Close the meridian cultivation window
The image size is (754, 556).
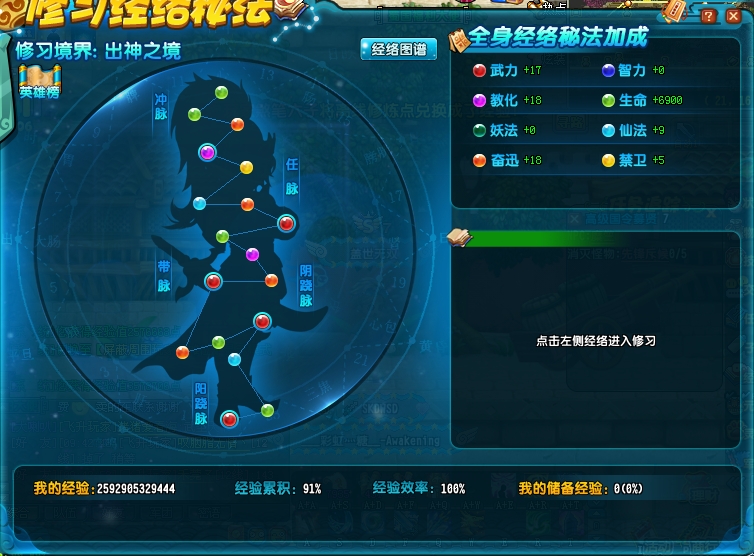tap(736, 17)
